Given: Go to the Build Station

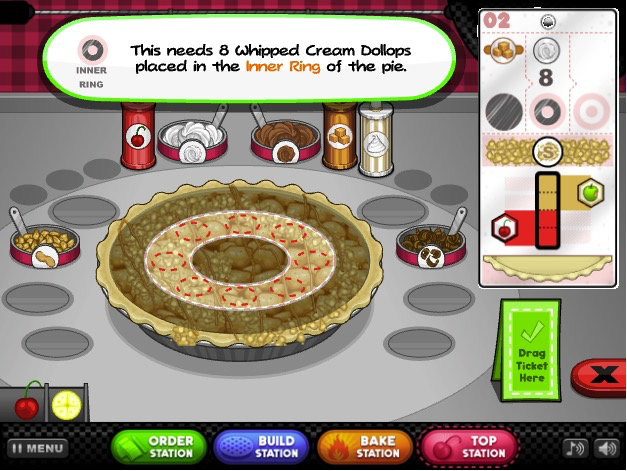Looking at the screenshot, I should [x=264, y=447].
